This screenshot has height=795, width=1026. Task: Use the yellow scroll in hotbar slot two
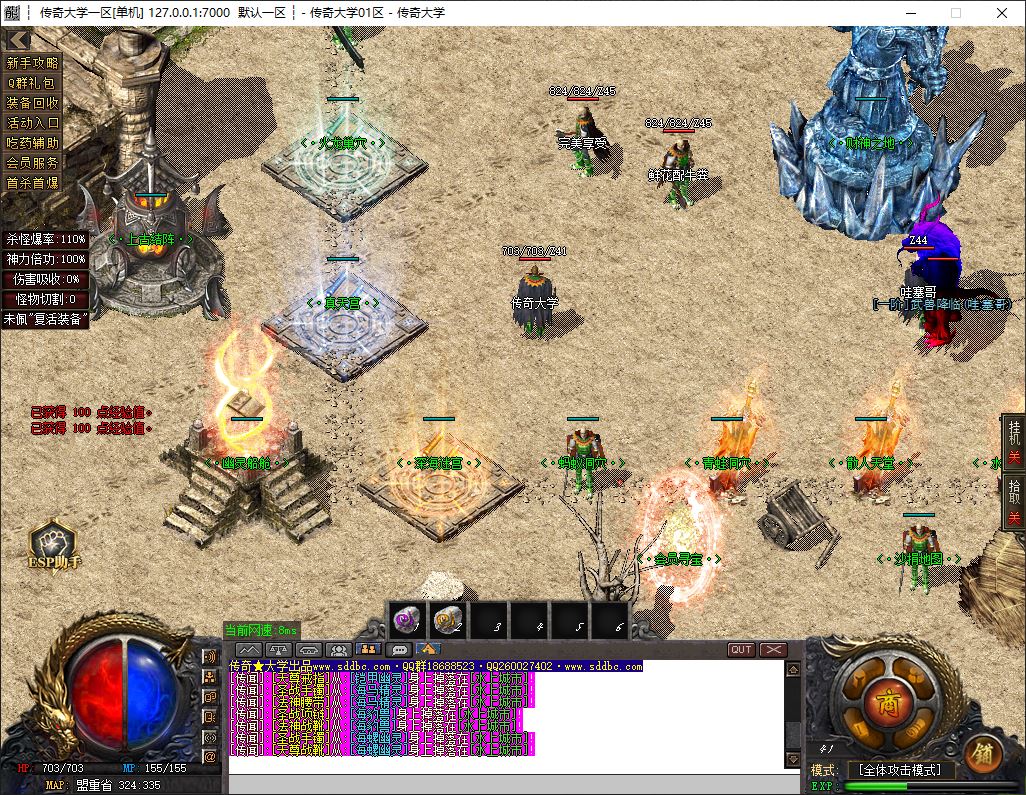449,621
